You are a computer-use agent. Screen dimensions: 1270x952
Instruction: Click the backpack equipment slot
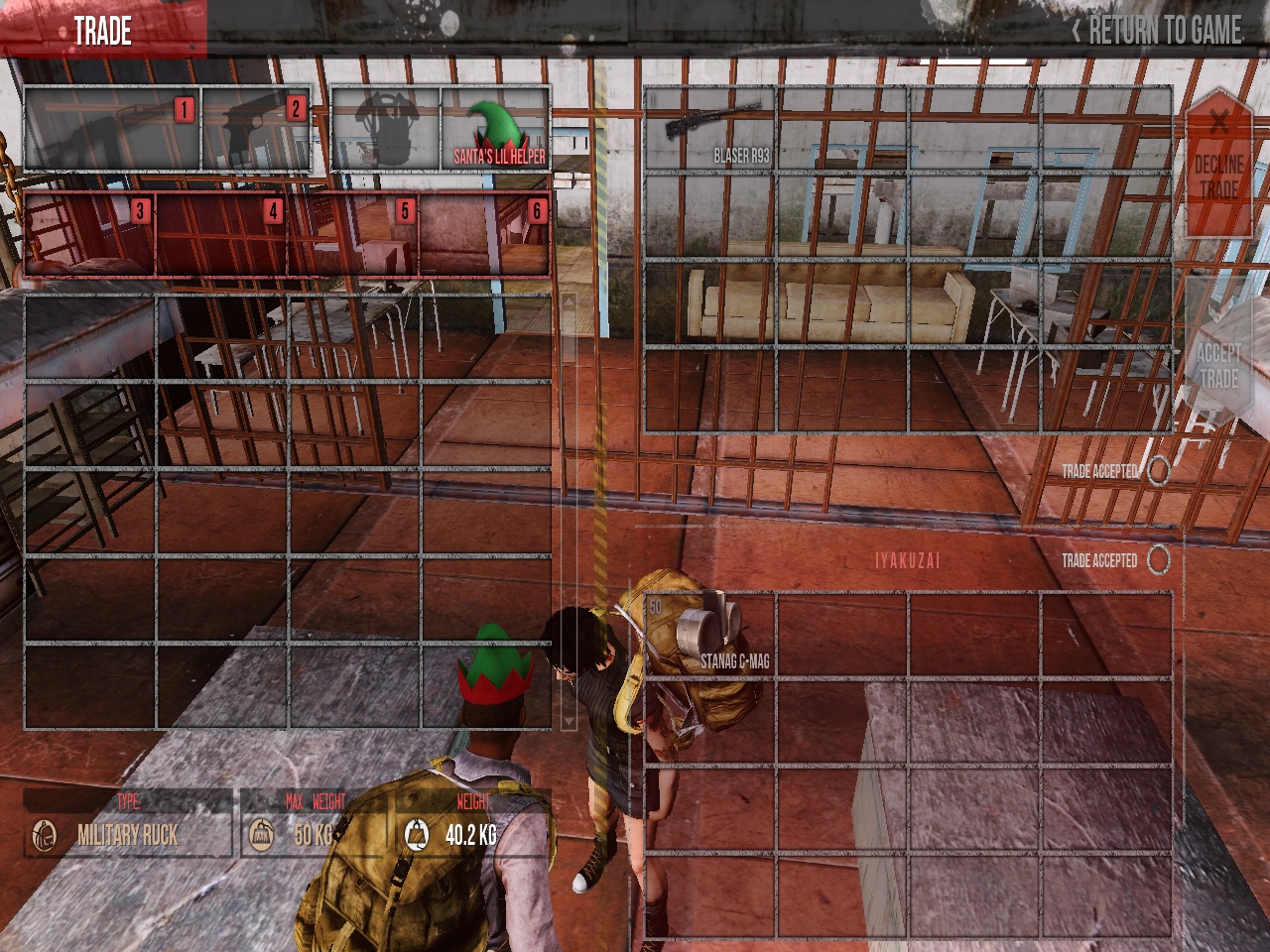tap(386, 129)
